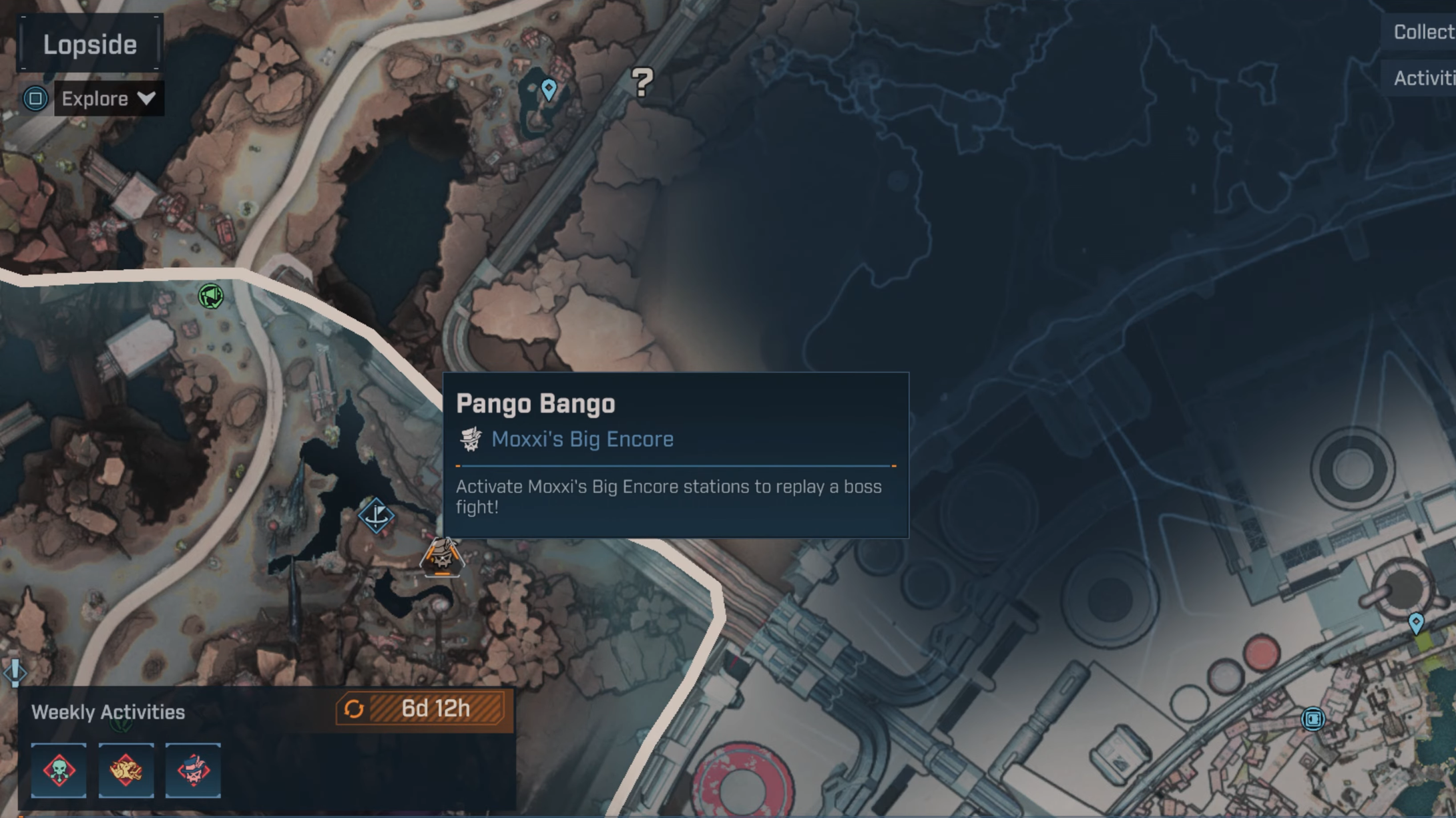Select the blue pin beside the question mark
Screen dimensions: 1456x818
(549, 89)
